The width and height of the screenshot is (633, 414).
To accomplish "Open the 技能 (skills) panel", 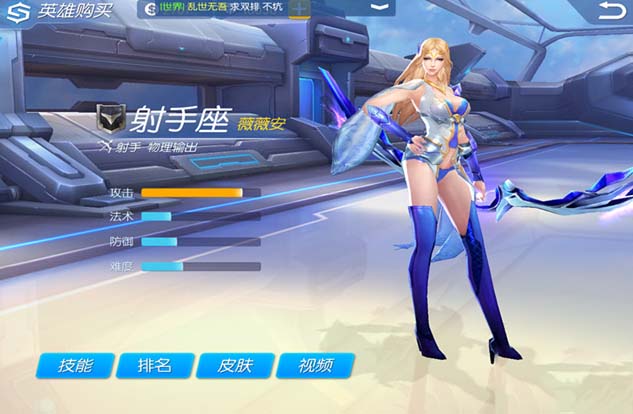I will tap(76, 365).
